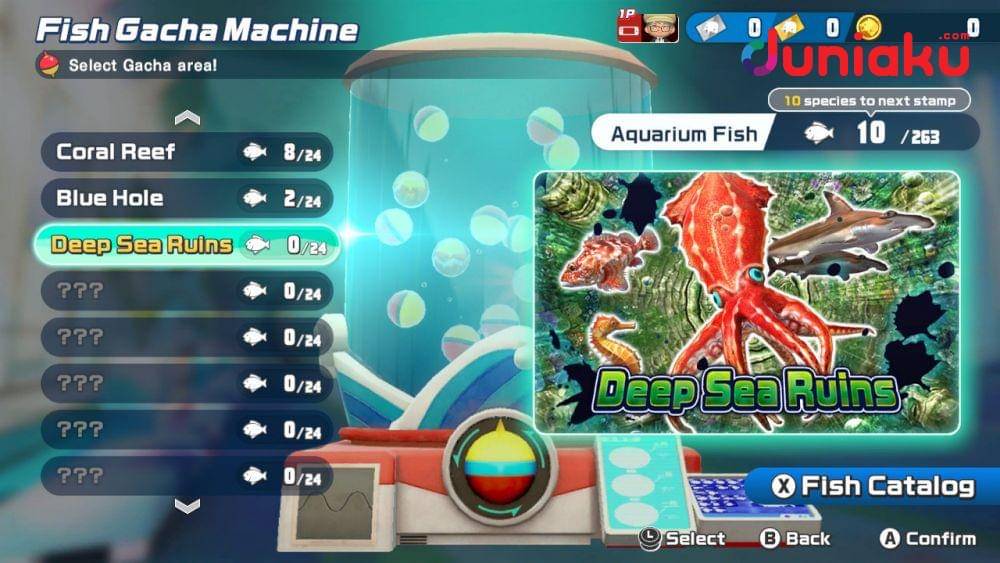
Task: Open the Fish Catalog
Action: click(874, 487)
